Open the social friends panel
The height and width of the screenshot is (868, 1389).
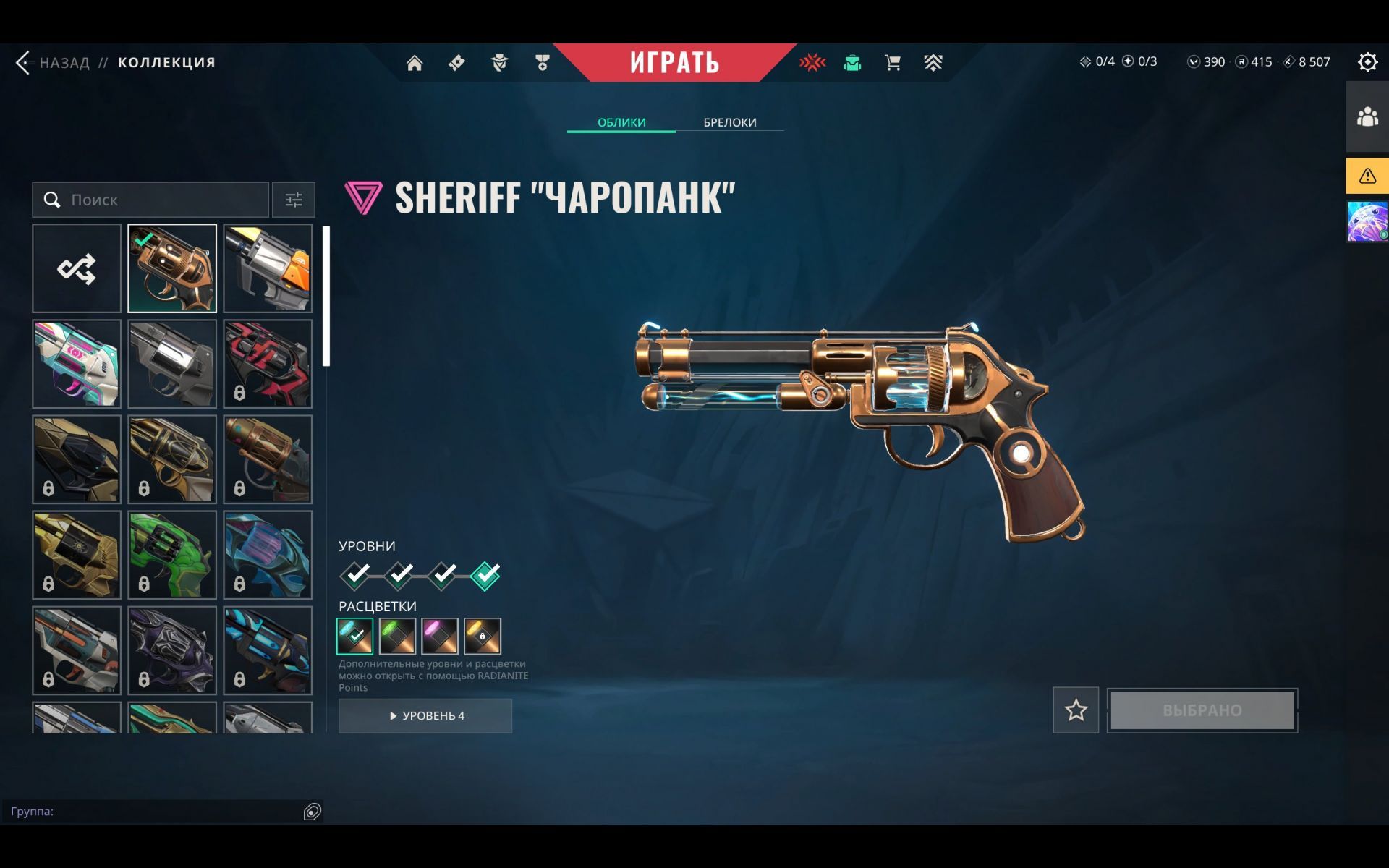[1367, 116]
